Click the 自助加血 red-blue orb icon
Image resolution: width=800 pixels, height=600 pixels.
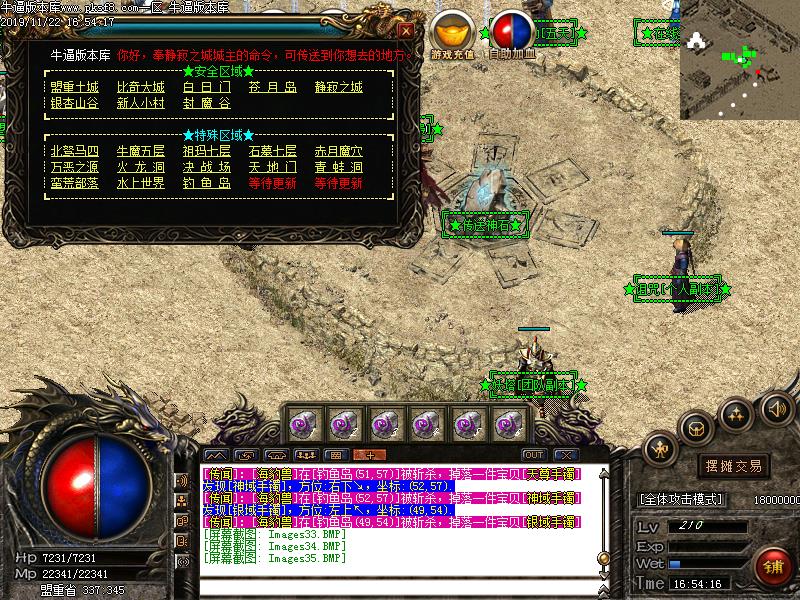point(513,32)
